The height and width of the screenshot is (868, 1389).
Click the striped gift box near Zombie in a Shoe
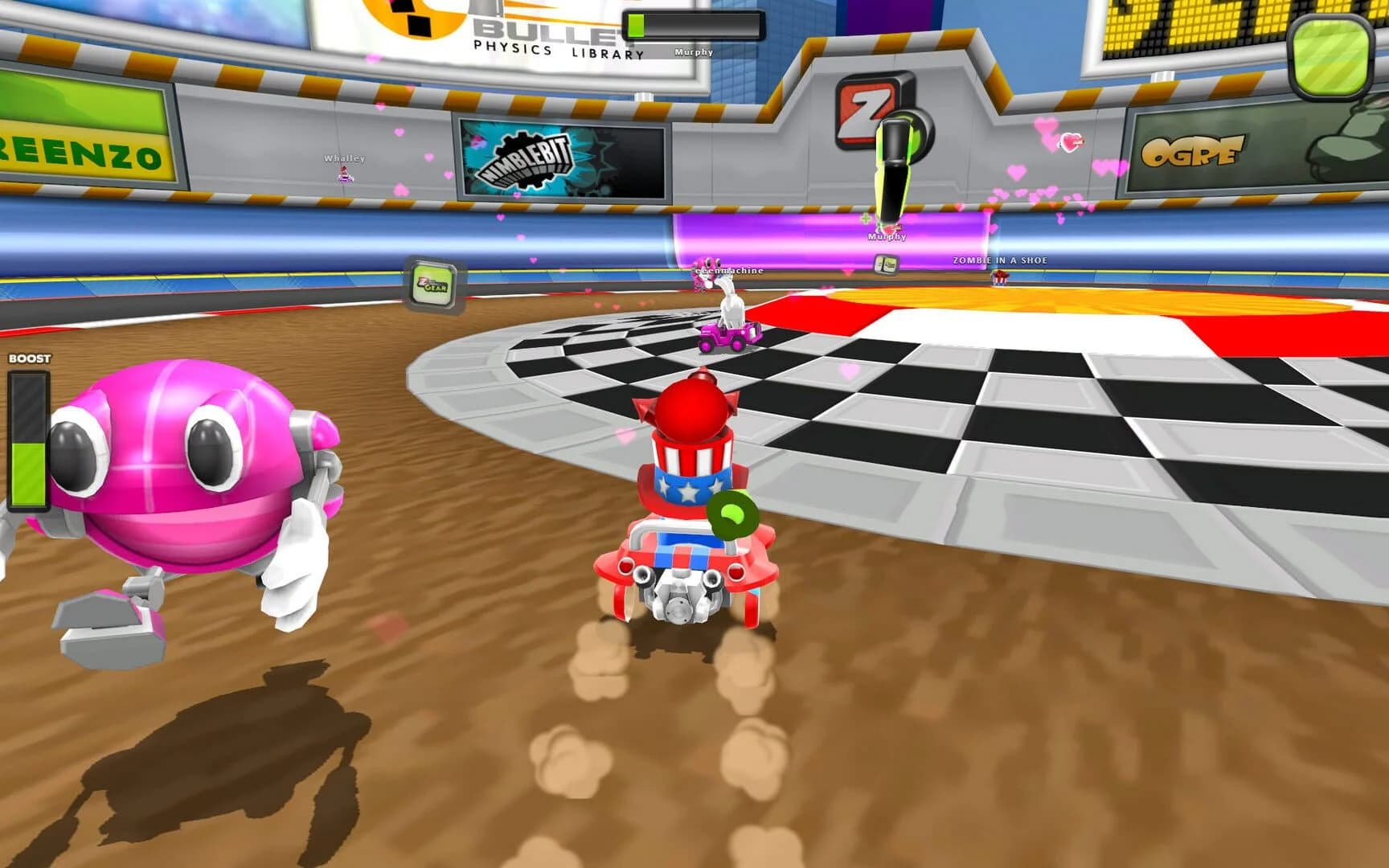tap(1000, 277)
